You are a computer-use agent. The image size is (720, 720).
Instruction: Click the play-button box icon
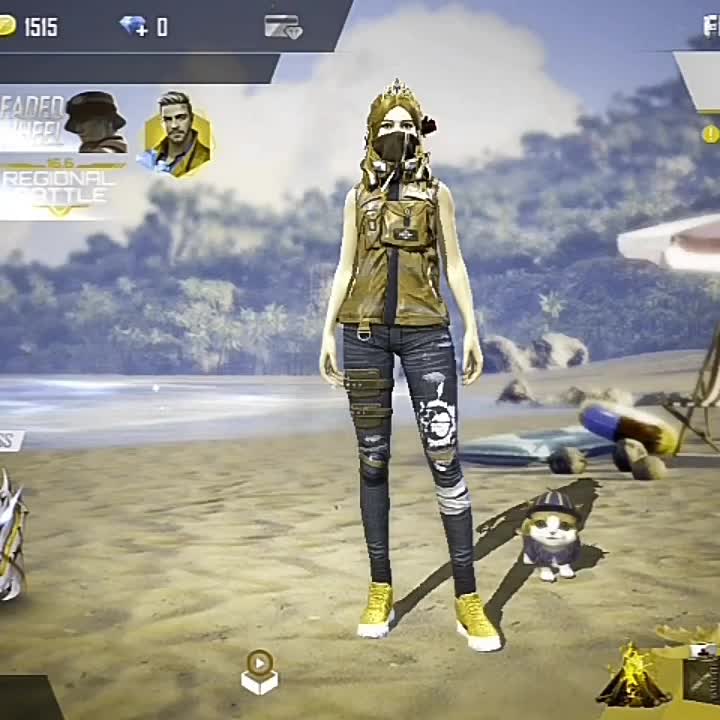tap(259, 671)
